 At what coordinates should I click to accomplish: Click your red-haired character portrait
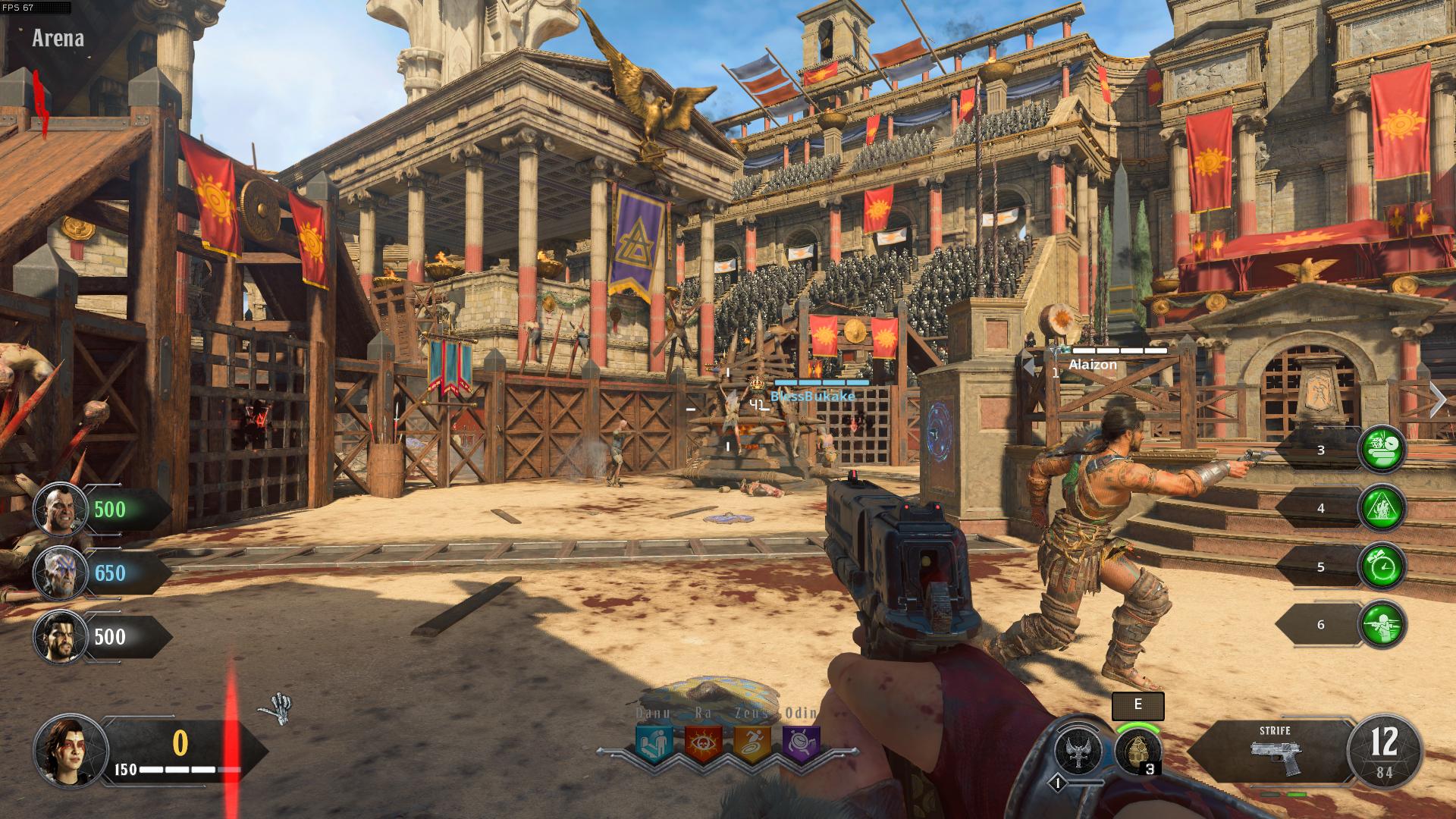71,751
